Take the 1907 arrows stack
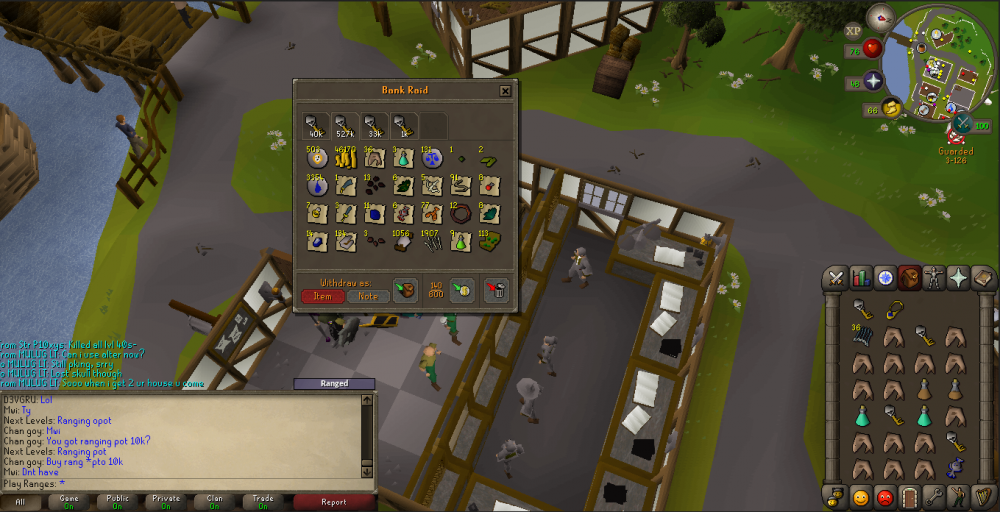The height and width of the screenshot is (512, 1000). (x=432, y=242)
